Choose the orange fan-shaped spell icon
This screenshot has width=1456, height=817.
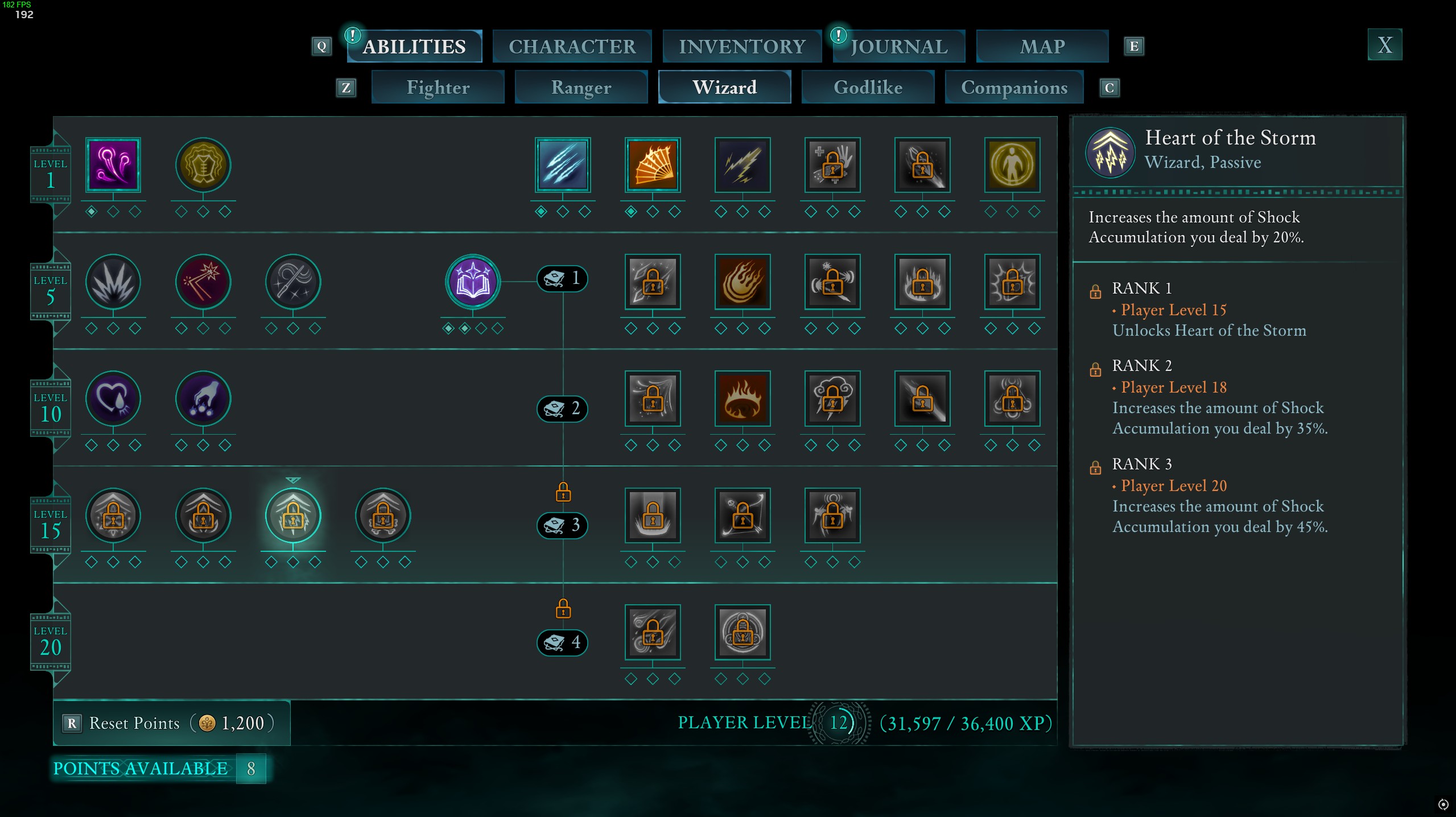pos(653,165)
